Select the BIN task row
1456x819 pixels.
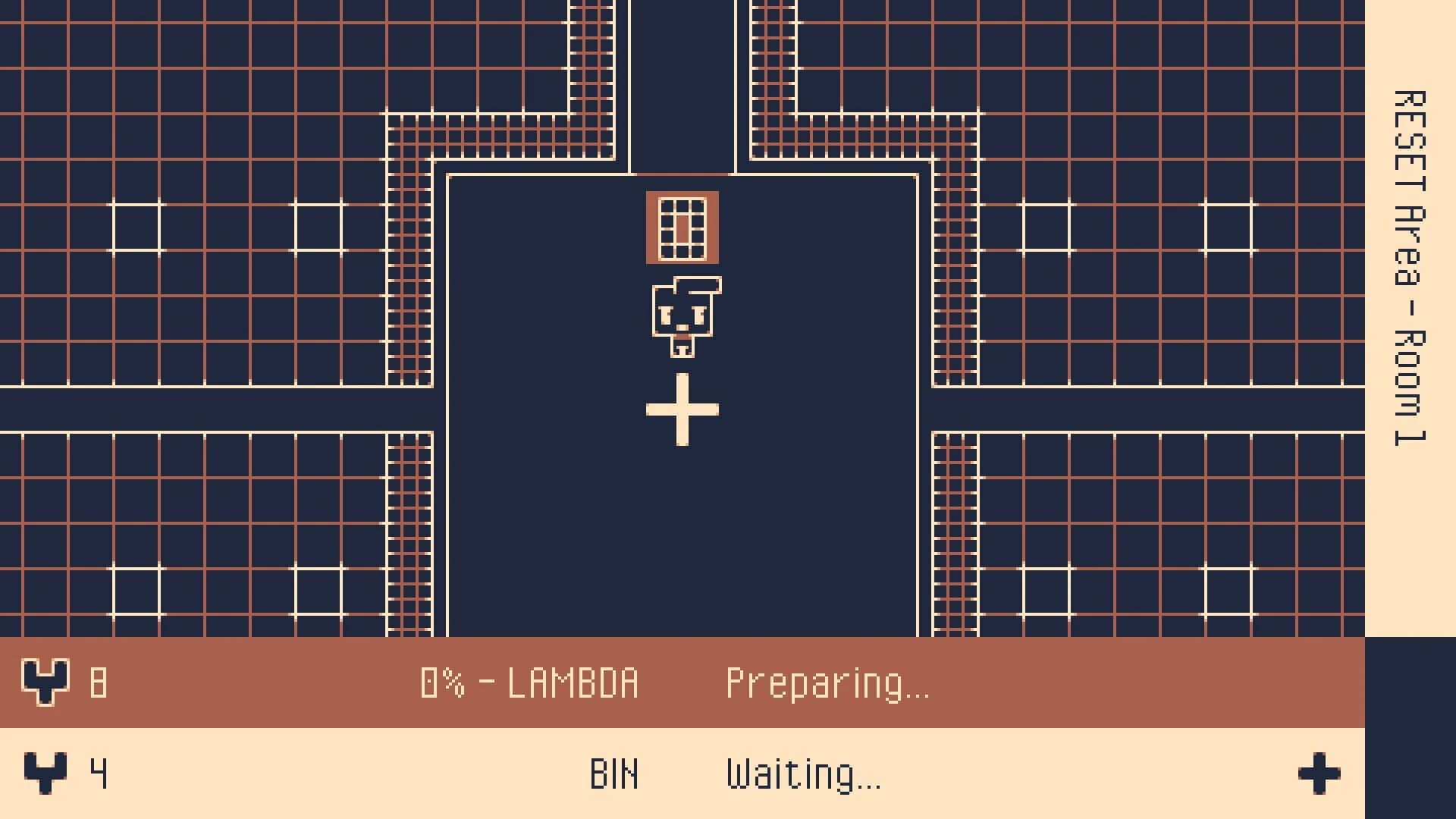pyautogui.click(x=531, y=773)
